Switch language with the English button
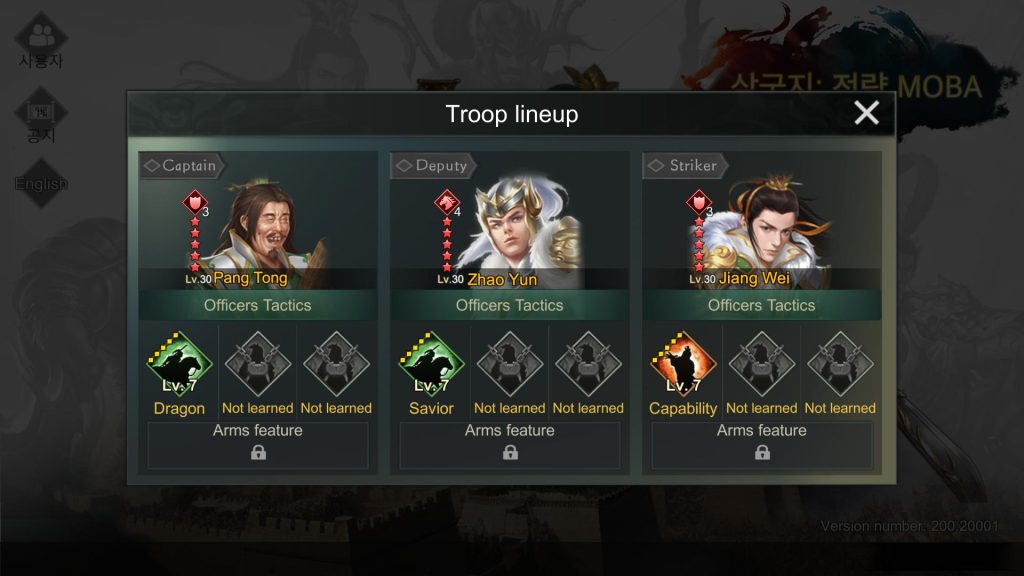Screen dimensions: 1024x576 41,184
